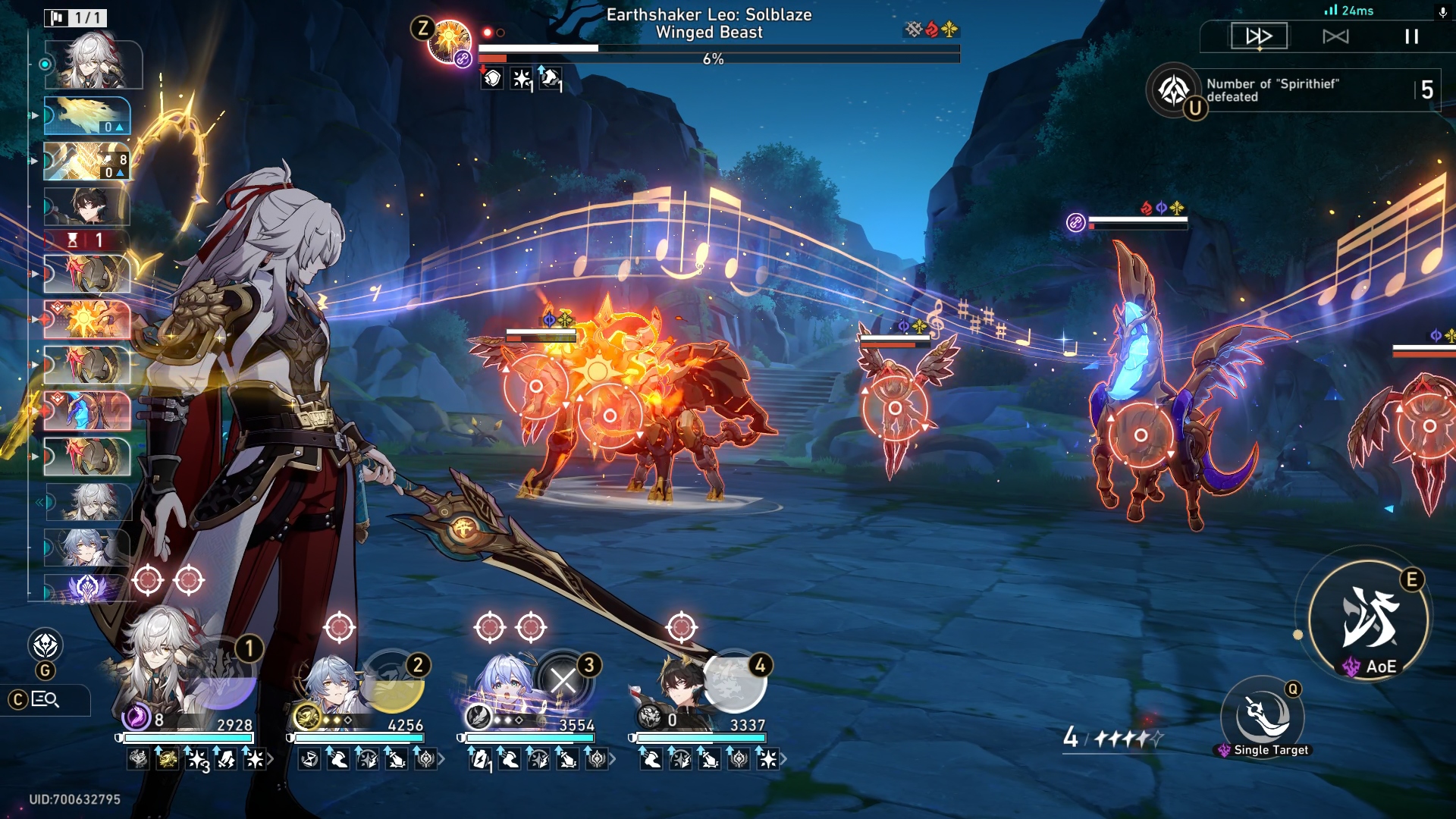Toggle the auto-battle button

point(1335,36)
